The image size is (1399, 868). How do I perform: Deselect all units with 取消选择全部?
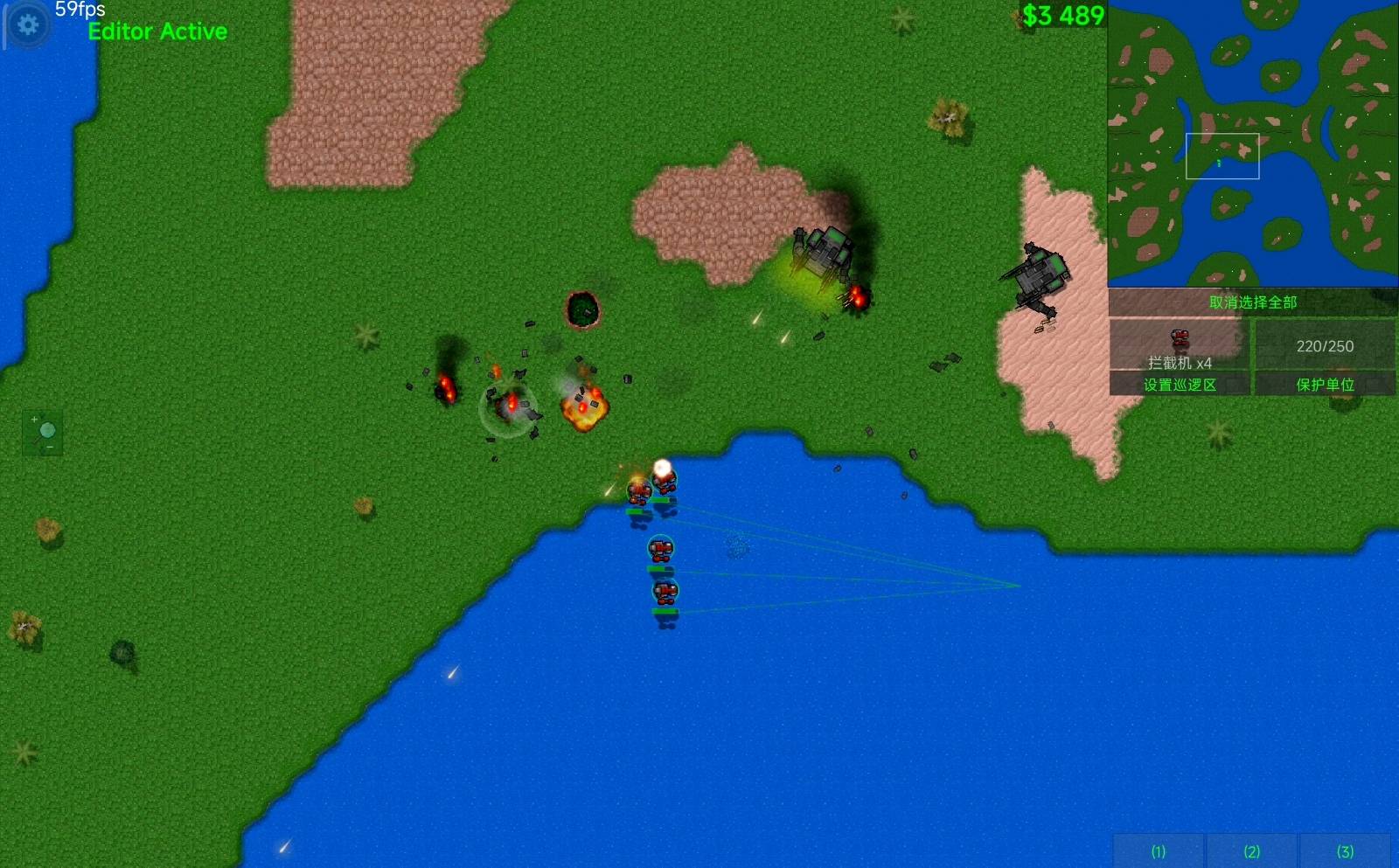tap(1252, 302)
